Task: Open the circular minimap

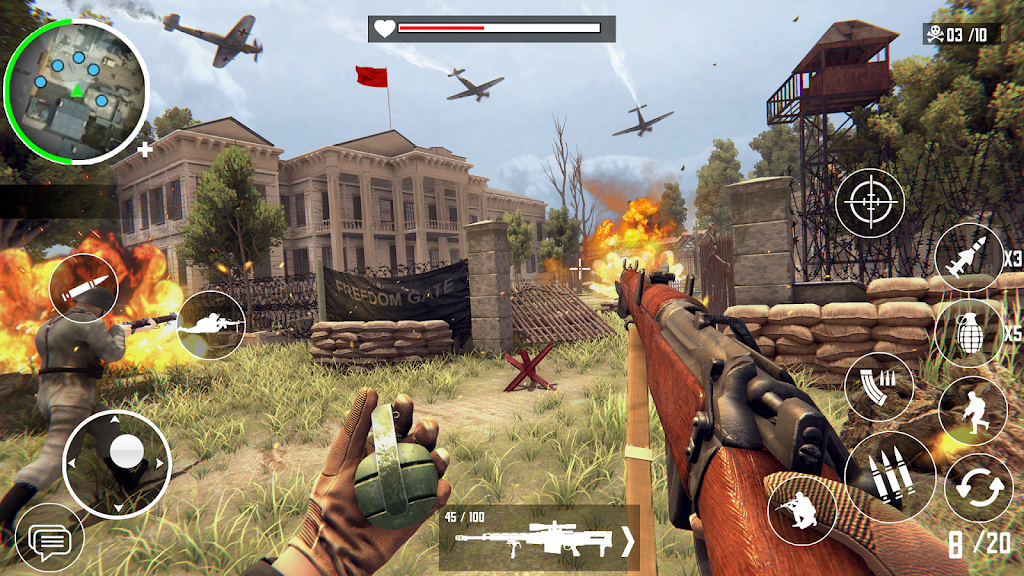Action: [76, 89]
